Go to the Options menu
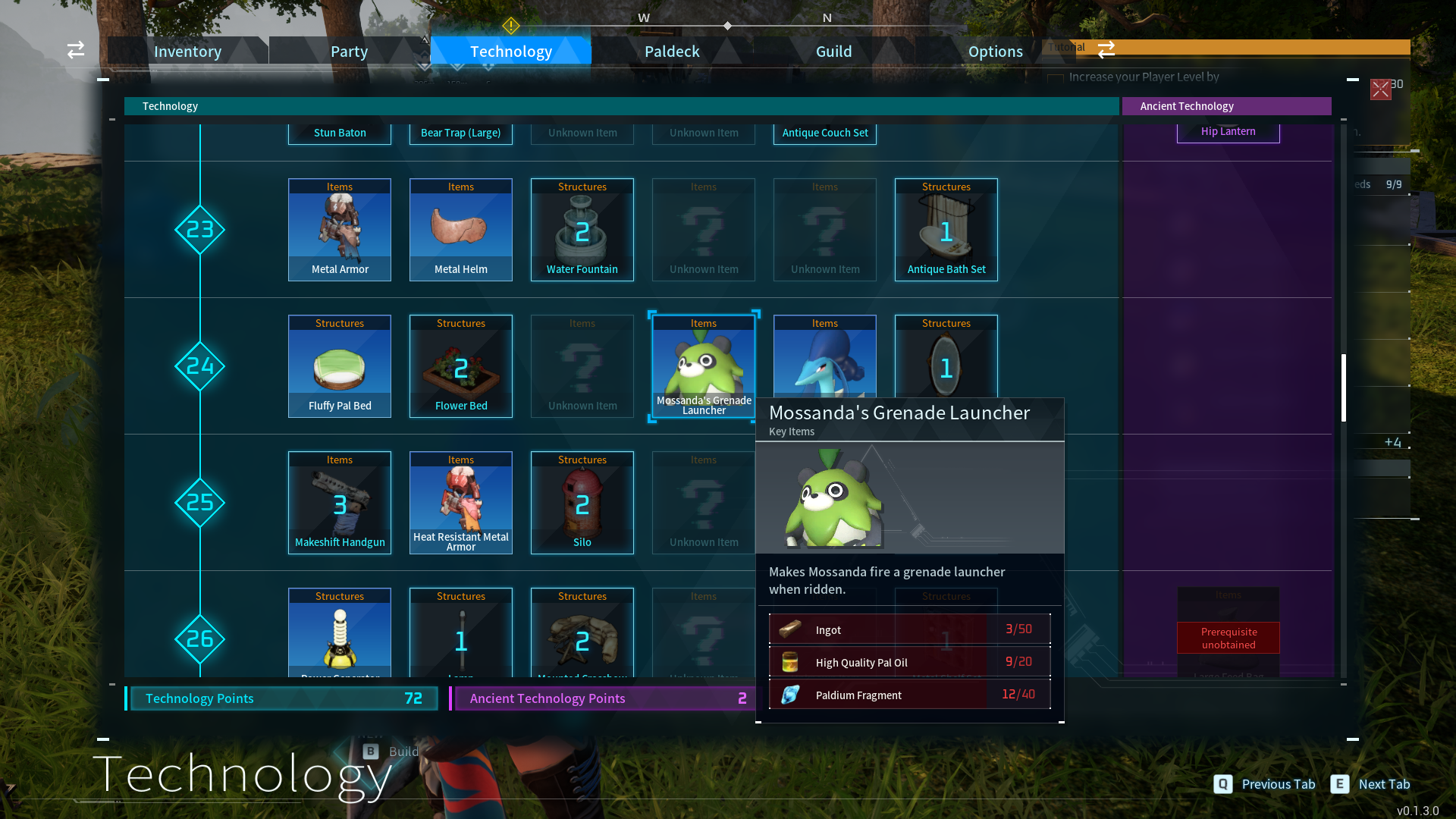Viewport: 1456px width, 819px height. tap(995, 51)
